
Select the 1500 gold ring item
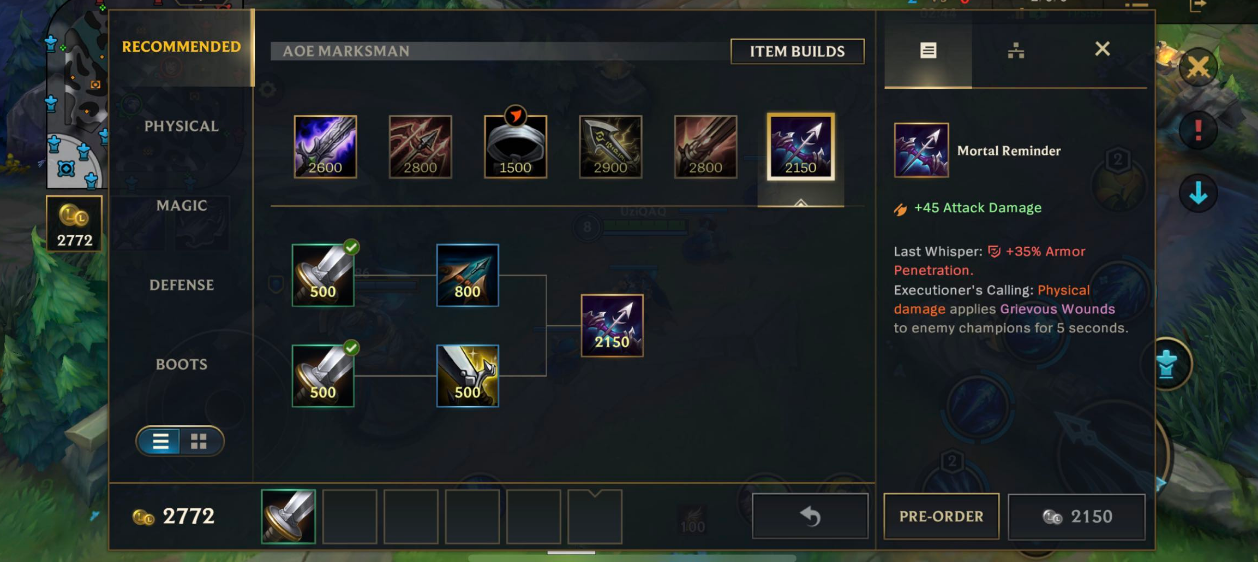click(x=515, y=147)
